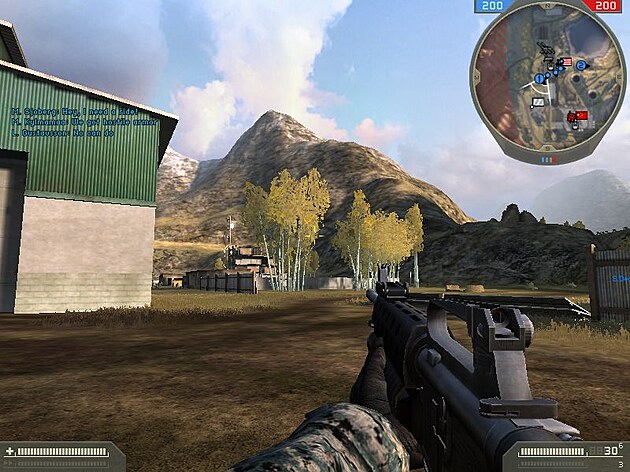Click squad marker number 2 on minimap
This screenshot has height=472, width=630.
click(581, 66)
